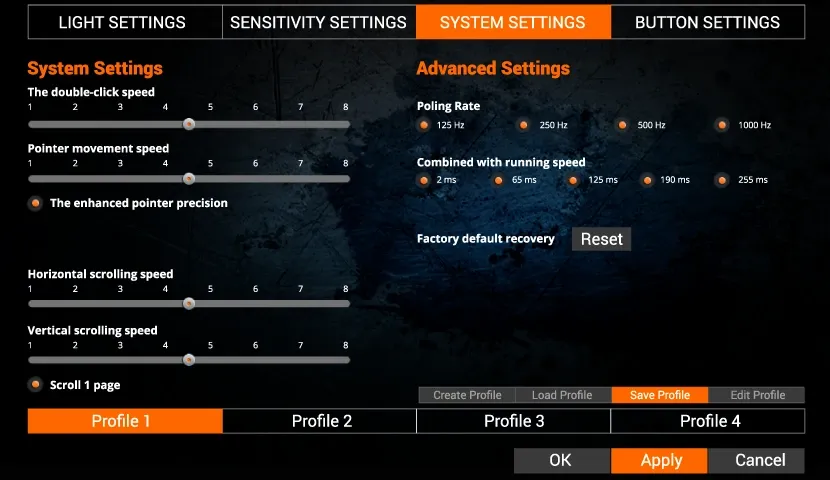The height and width of the screenshot is (480, 830).
Task: Apply the system settings
Action: tap(660, 460)
